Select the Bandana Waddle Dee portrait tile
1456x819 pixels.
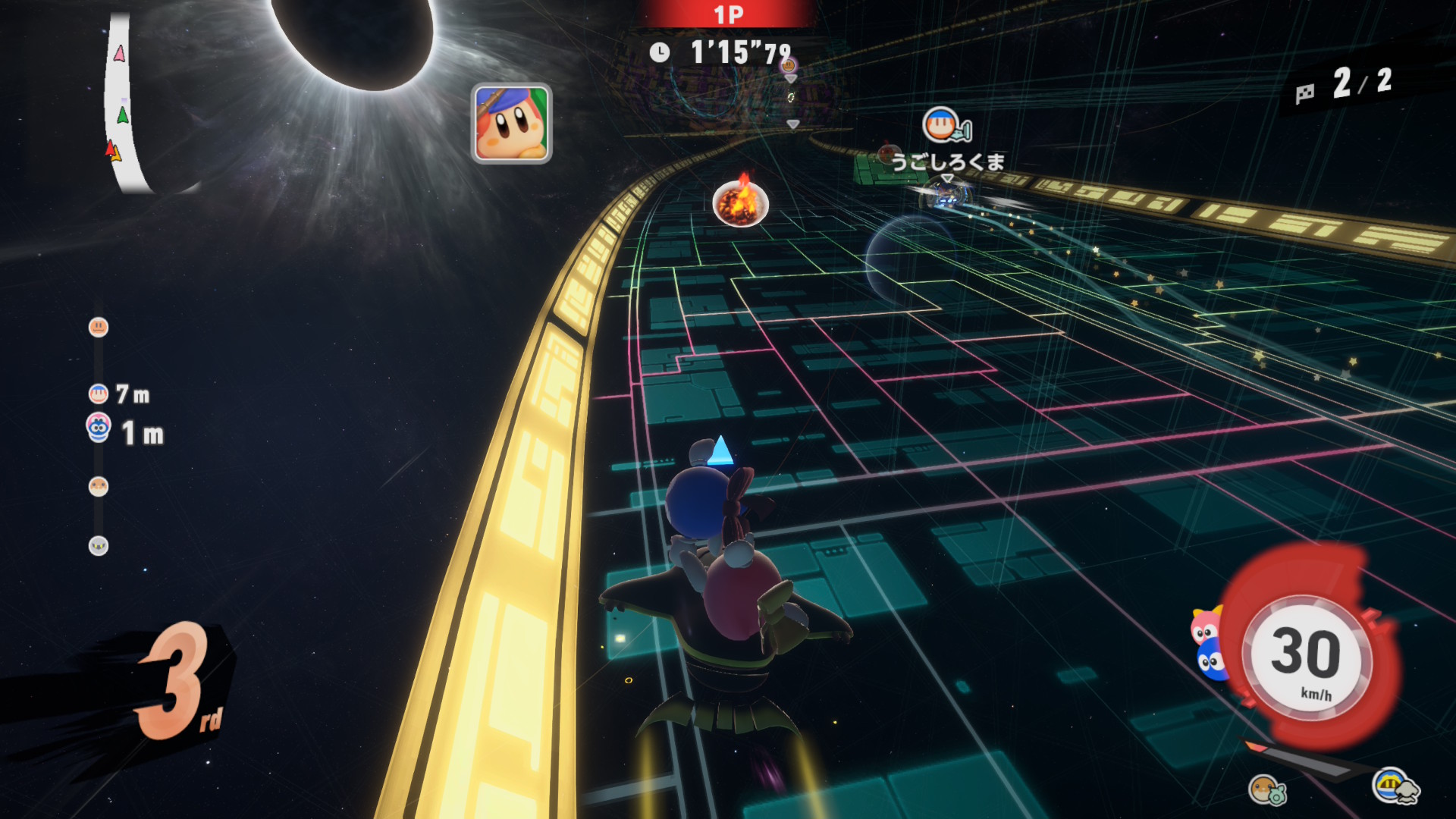pyautogui.click(x=511, y=124)
